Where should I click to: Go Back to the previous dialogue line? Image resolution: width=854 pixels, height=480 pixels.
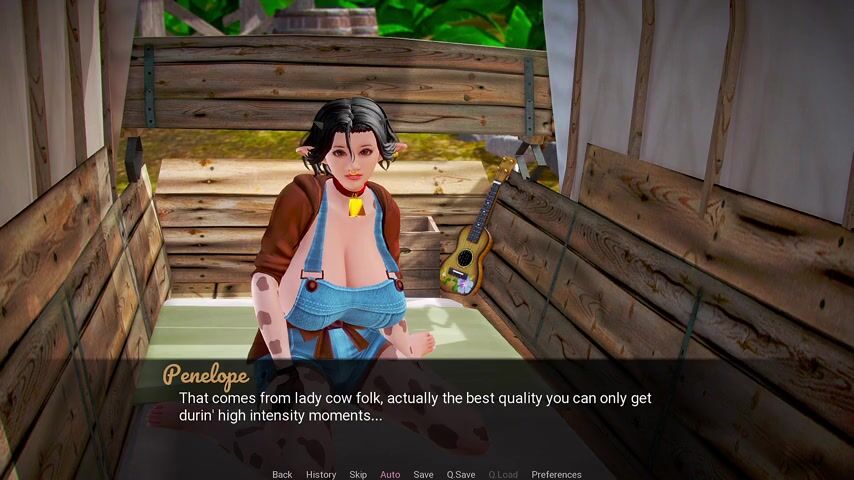click(282, 475)
